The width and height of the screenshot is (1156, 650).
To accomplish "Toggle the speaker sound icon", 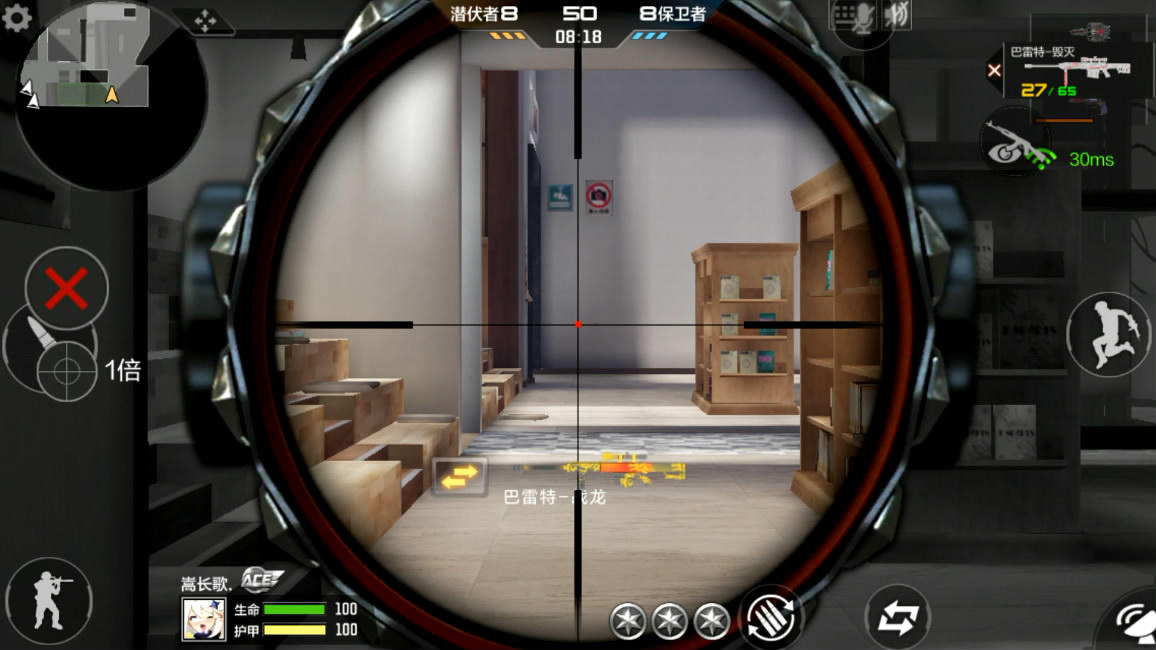I will click(897, 18).
